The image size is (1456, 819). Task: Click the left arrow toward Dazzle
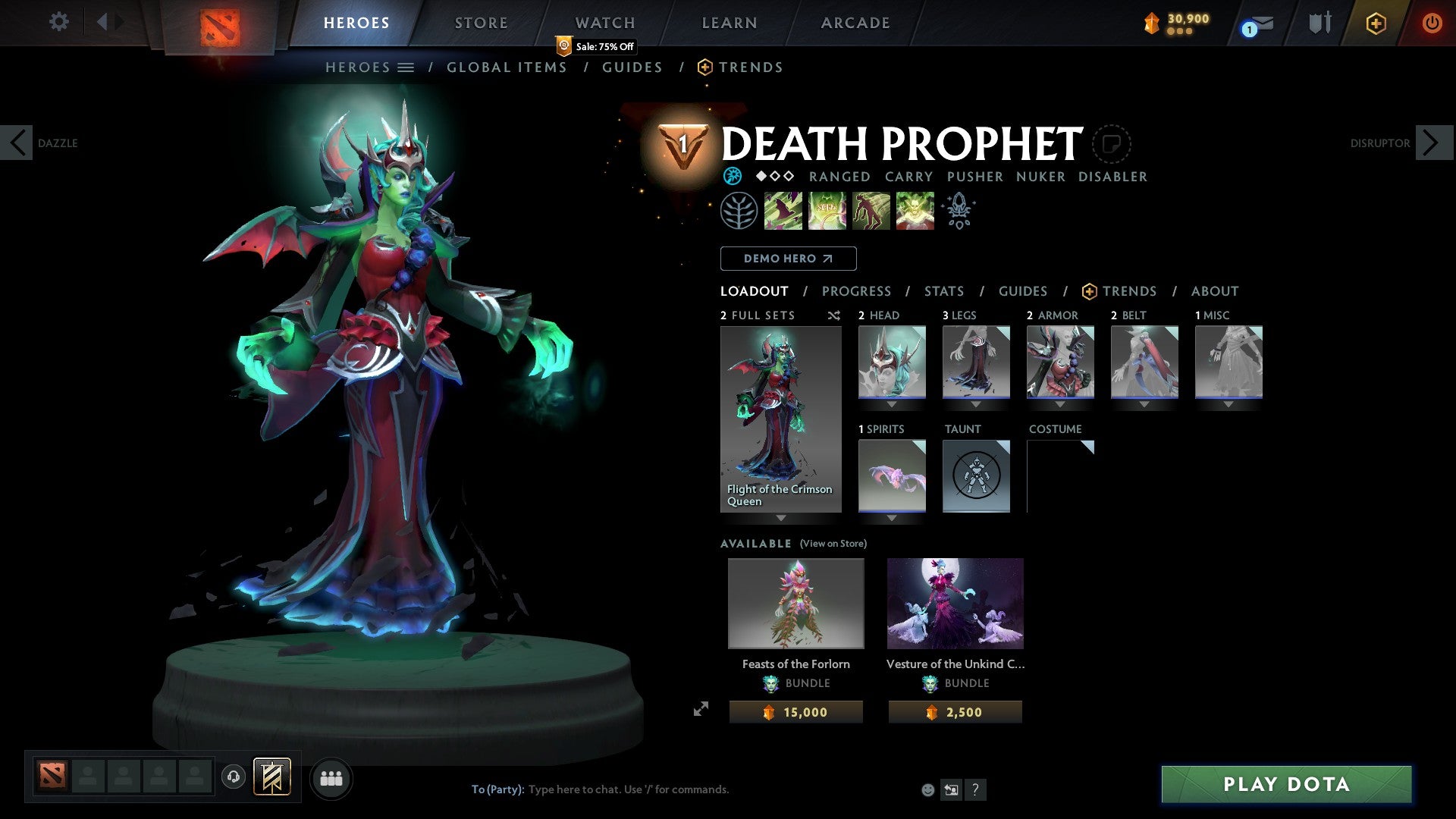[x=16, y=143]
